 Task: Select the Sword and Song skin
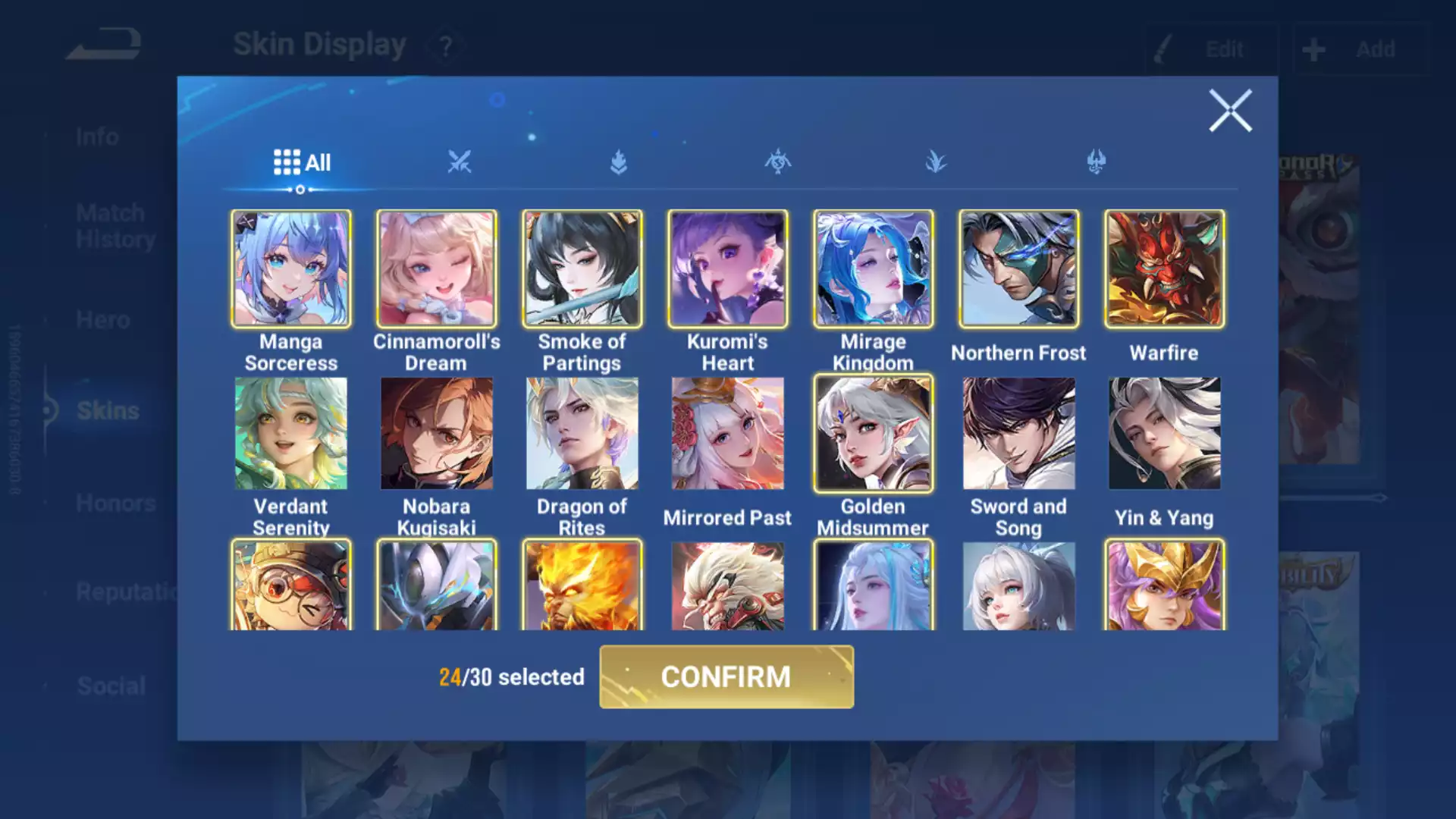tap(1018, 434)
